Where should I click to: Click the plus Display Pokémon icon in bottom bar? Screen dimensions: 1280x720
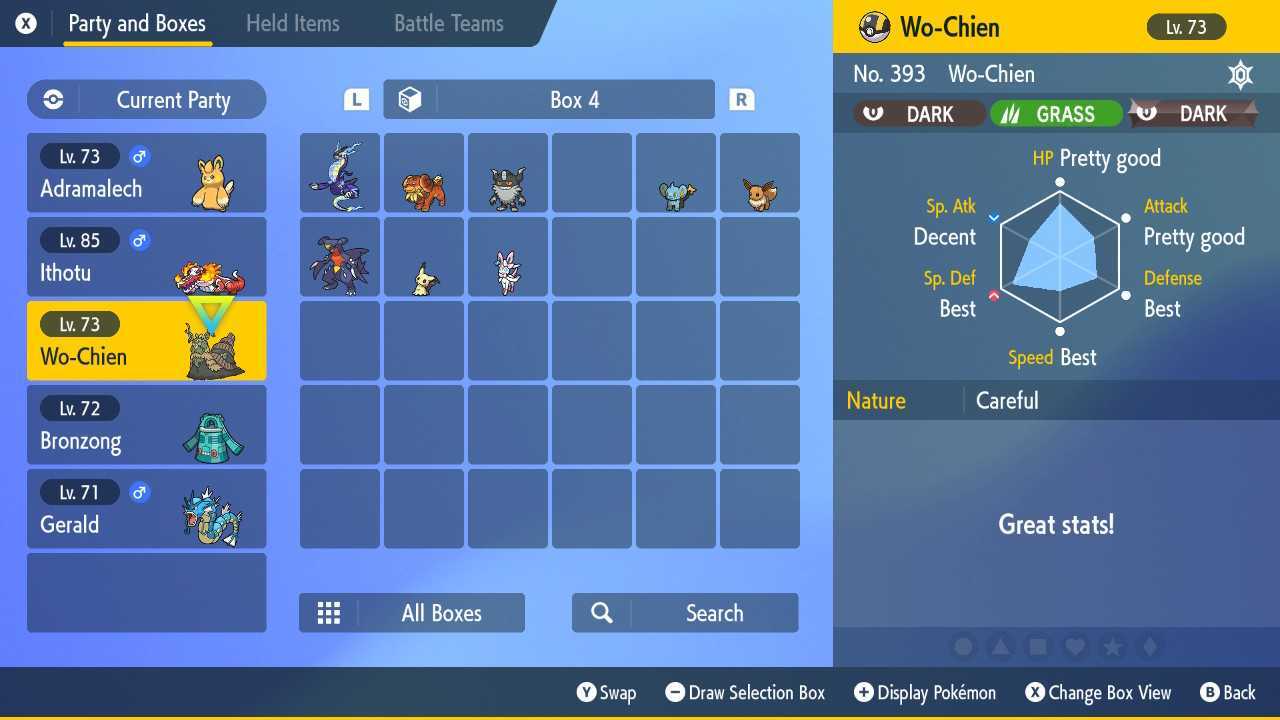pyautogui.click(x=862, y=692)
